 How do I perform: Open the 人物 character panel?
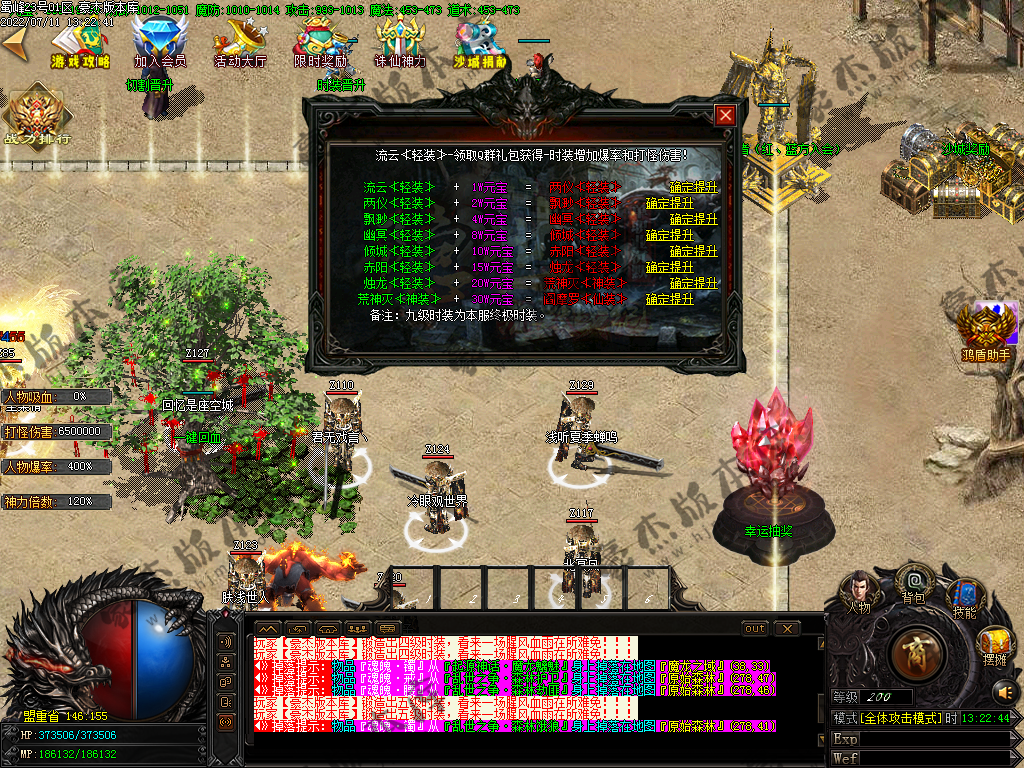pyautogui.click(x=858, y=590)
